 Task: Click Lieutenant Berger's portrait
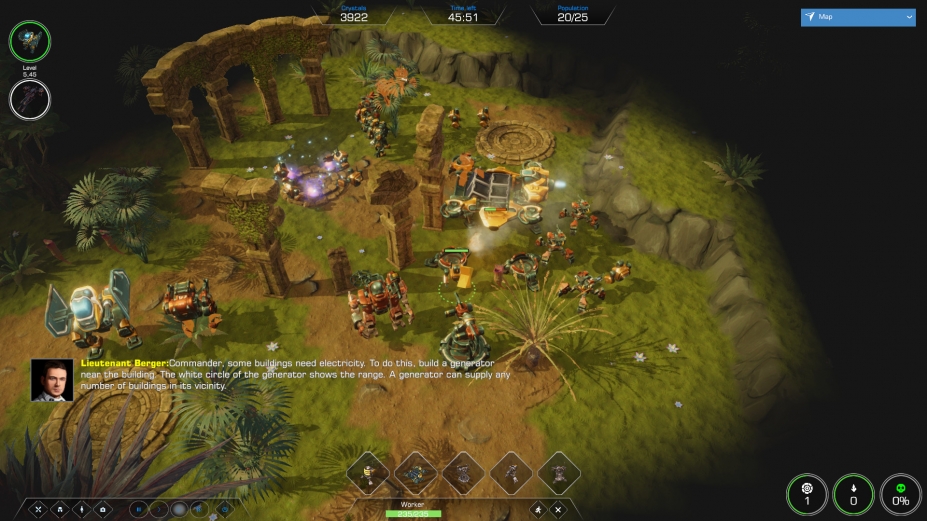coord(52,380)
